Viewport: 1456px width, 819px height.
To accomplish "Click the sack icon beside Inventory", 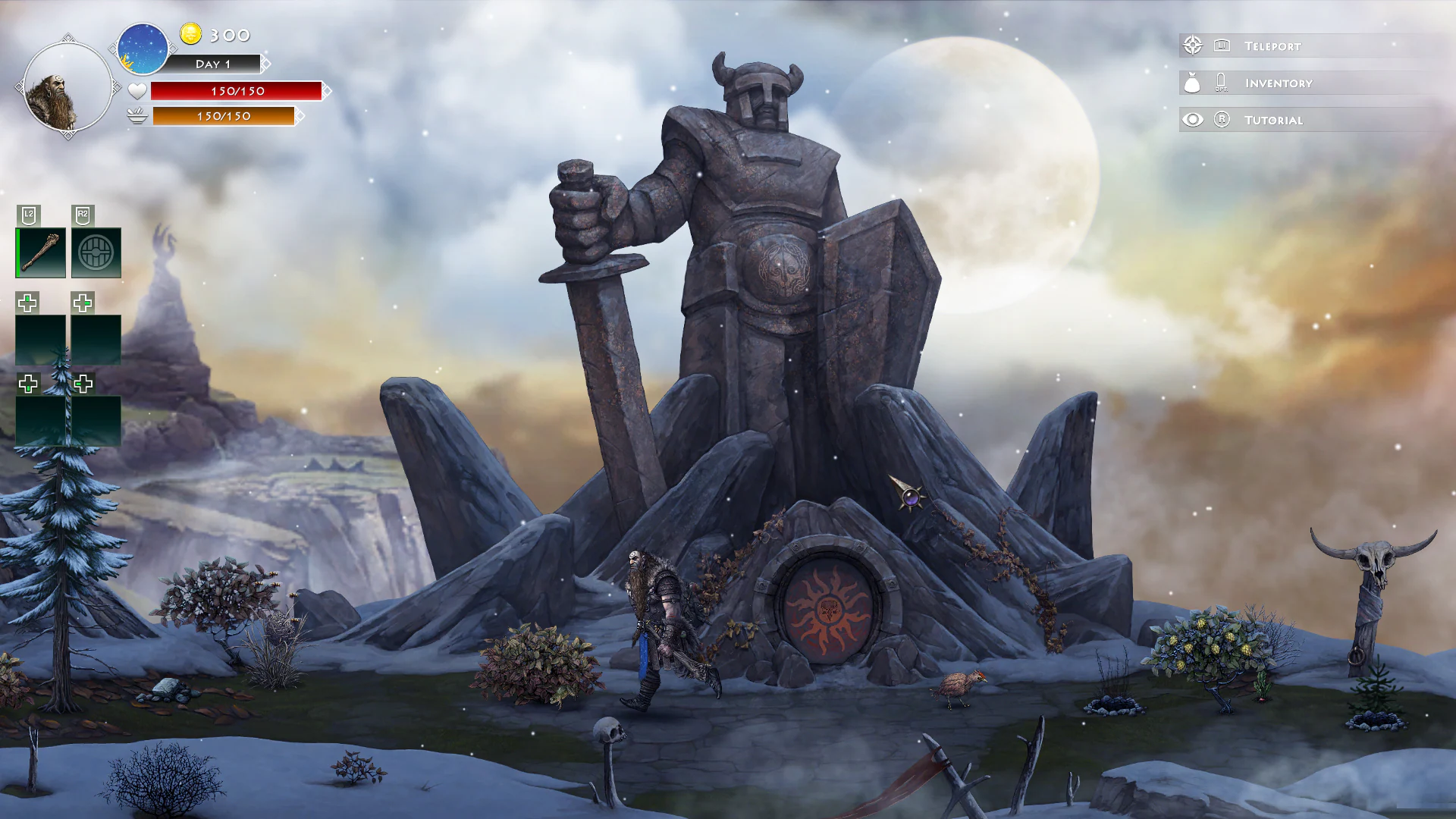I will pyautogui.click(x=1193, y=83).
